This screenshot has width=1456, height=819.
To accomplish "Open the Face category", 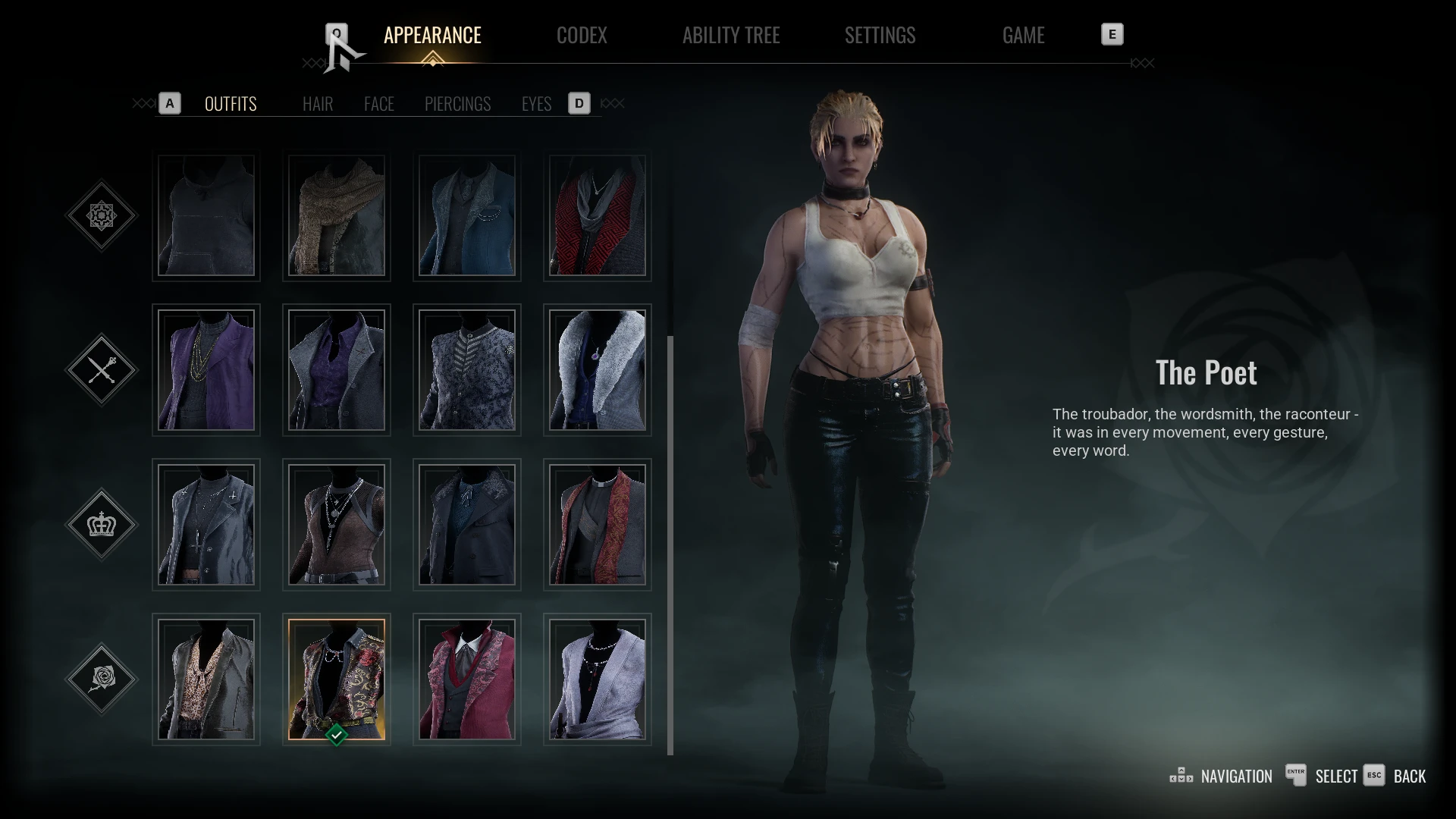I will pos(378,104).
